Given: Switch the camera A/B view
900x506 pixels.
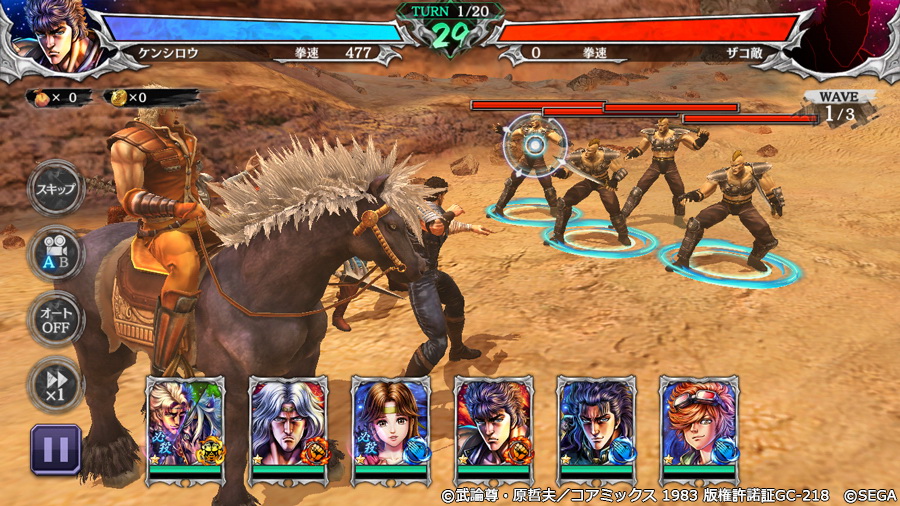Looking at the screenshot, I should pos(55,252).
